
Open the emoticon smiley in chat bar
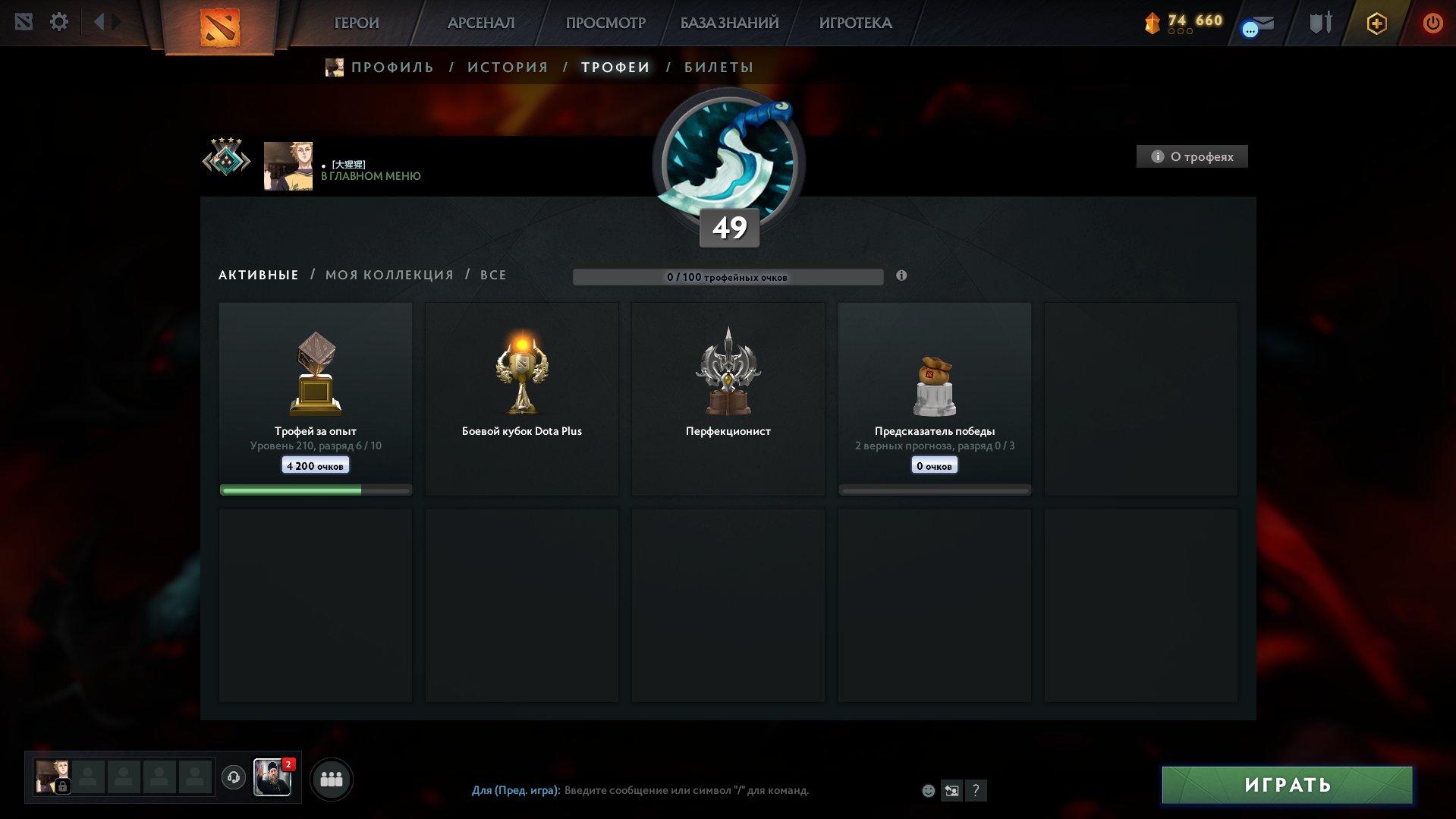[x=929, y=790]
